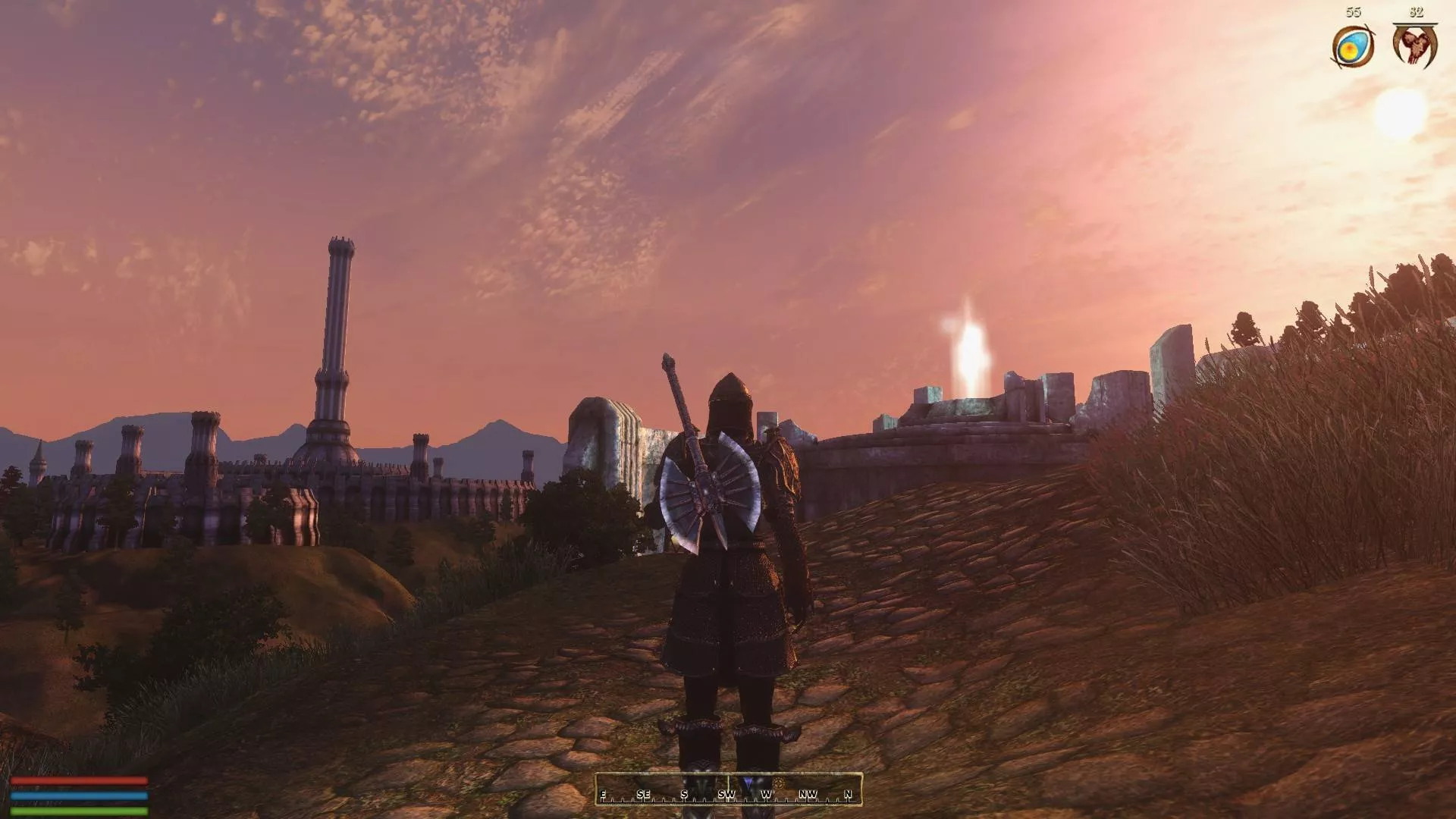
Task: Select the blue quest marker on the compass
Action: click(x=748, y=783)
